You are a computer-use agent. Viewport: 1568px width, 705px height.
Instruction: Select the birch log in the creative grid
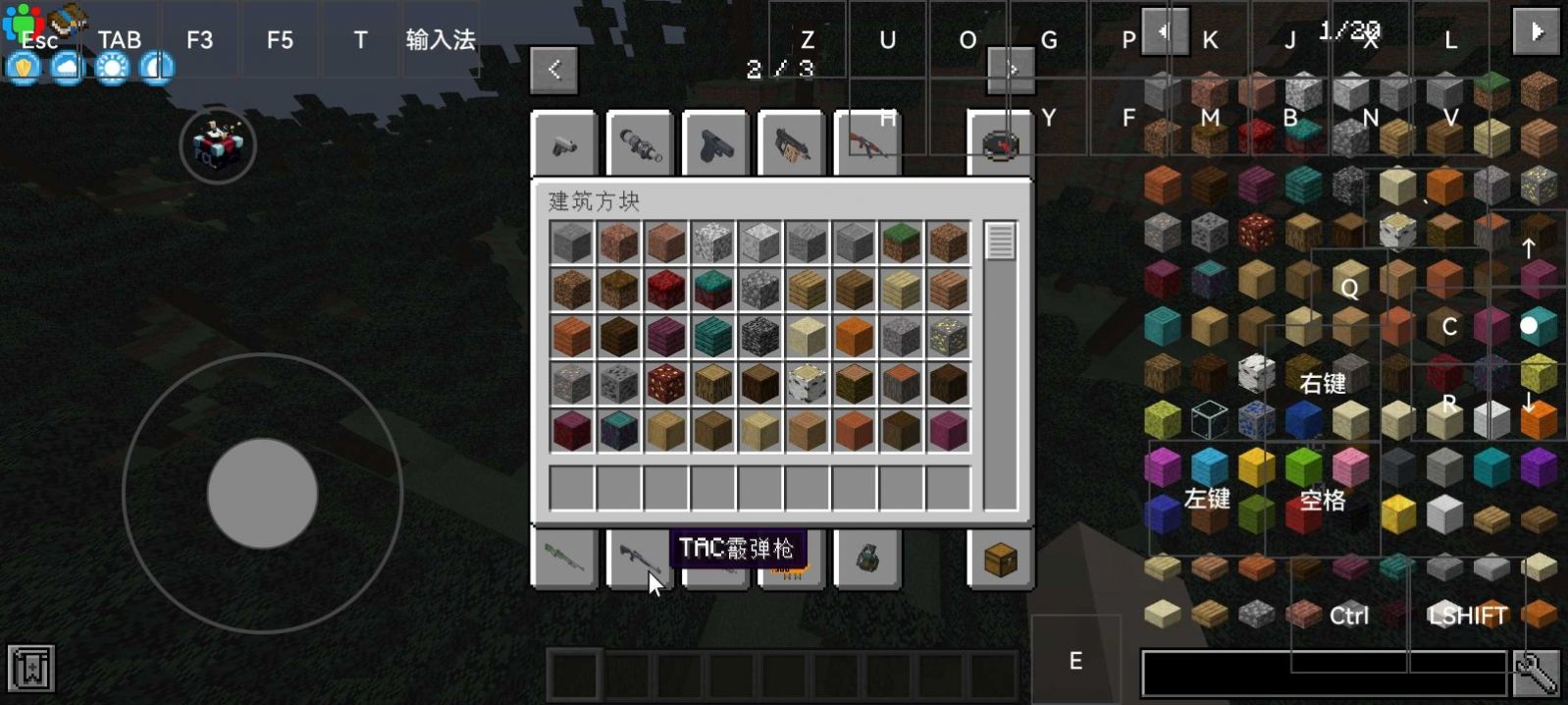pyautogui.click(x=808, y=384)
